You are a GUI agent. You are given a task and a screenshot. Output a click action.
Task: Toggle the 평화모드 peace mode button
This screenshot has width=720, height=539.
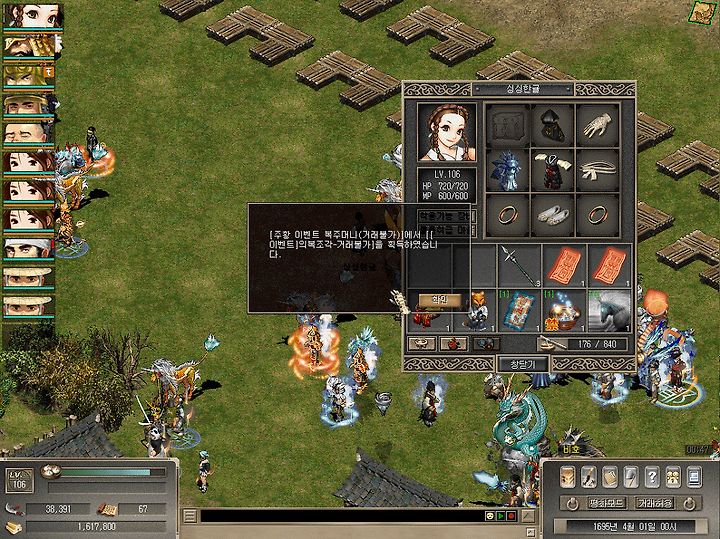[606, 503]
